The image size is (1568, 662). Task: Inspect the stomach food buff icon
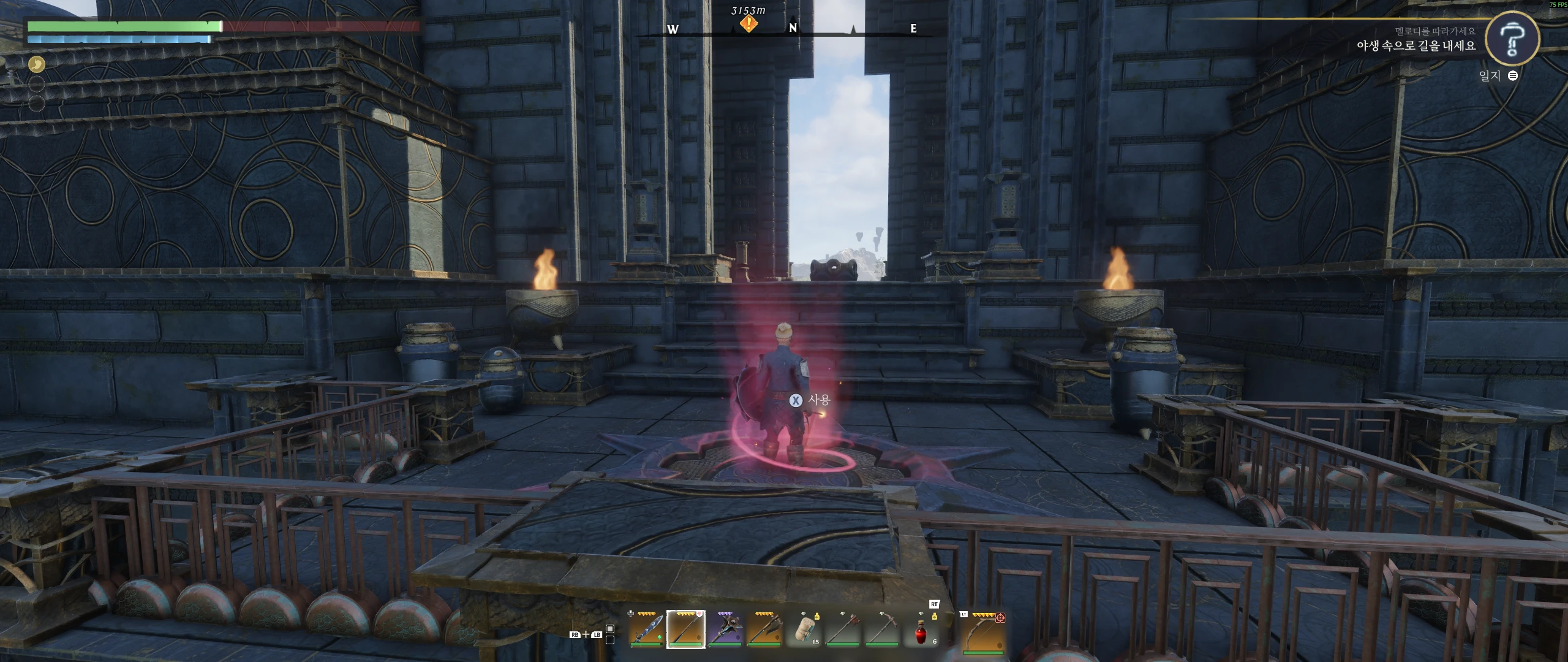[x=37, y=63]
